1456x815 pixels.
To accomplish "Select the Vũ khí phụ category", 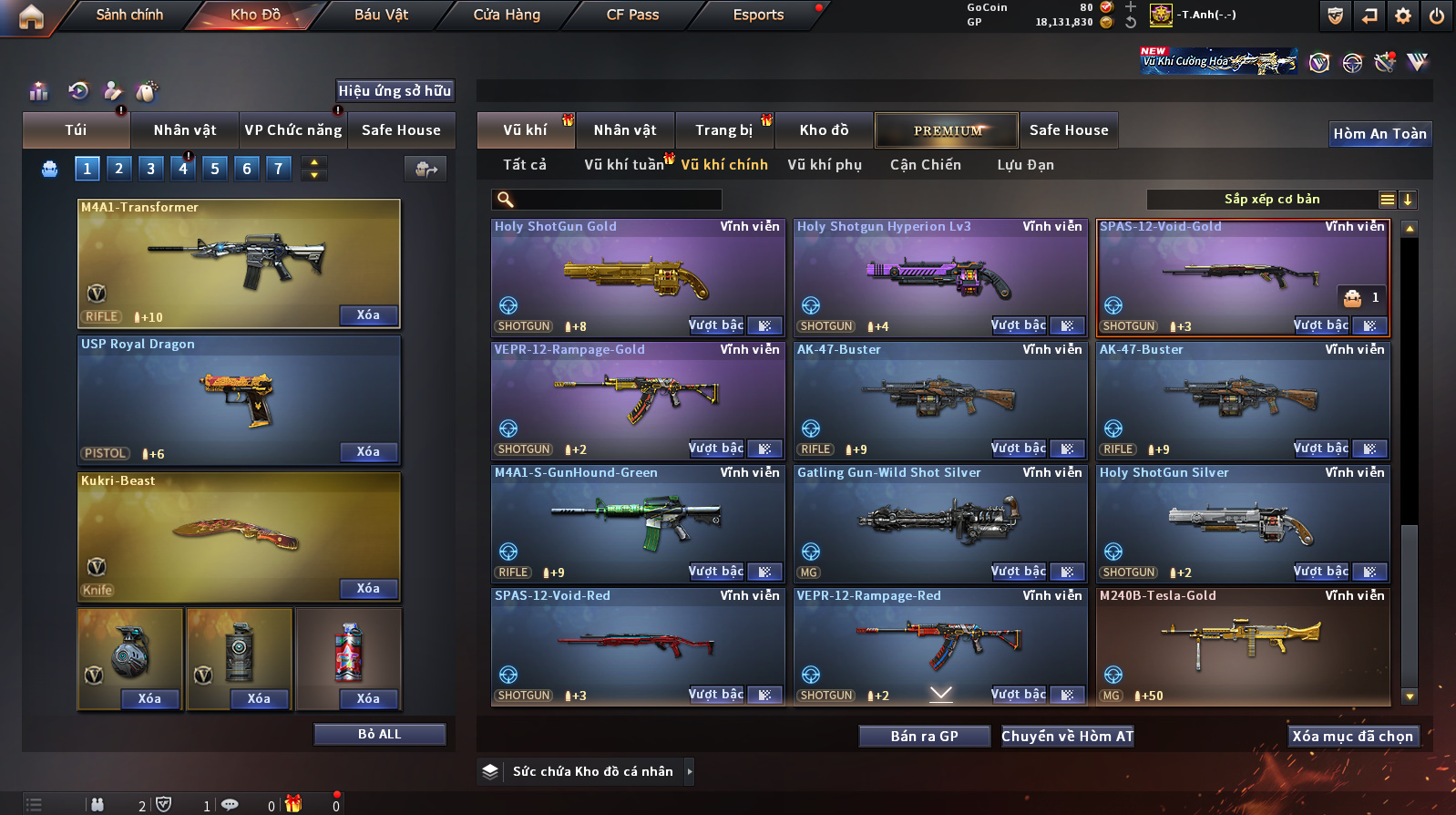I will [x=825, y=165].
